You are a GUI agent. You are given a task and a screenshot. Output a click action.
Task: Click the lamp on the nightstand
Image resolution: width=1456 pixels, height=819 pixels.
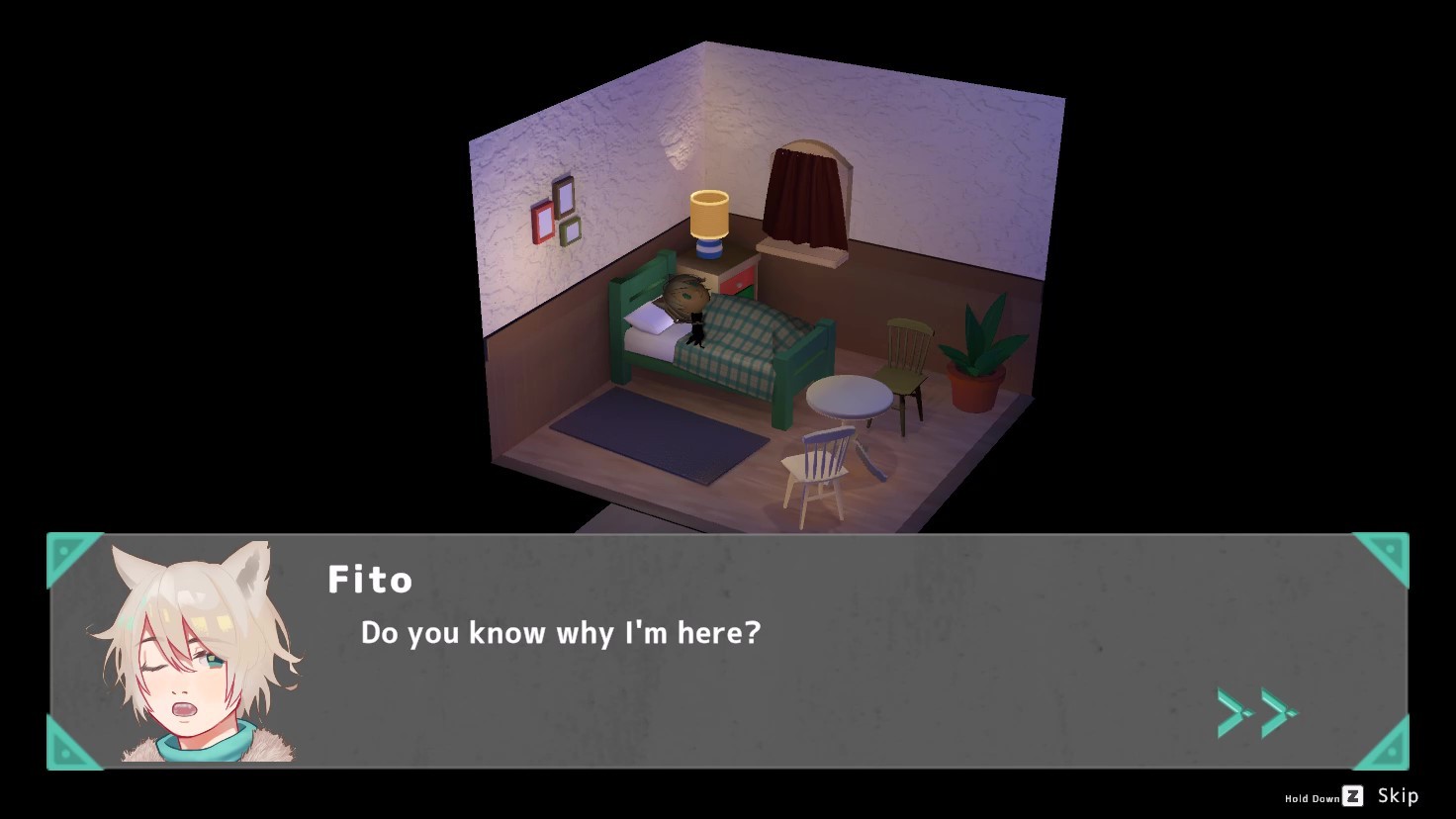[708, 216]
